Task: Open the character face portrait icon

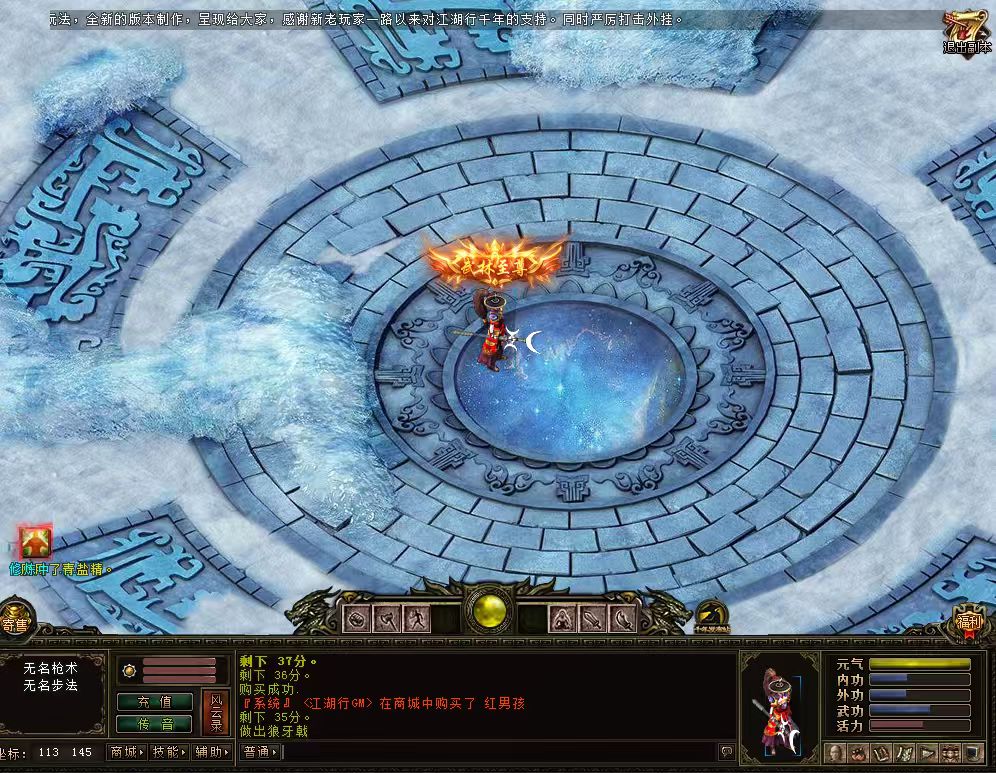Action: click(x=834, y=752)
